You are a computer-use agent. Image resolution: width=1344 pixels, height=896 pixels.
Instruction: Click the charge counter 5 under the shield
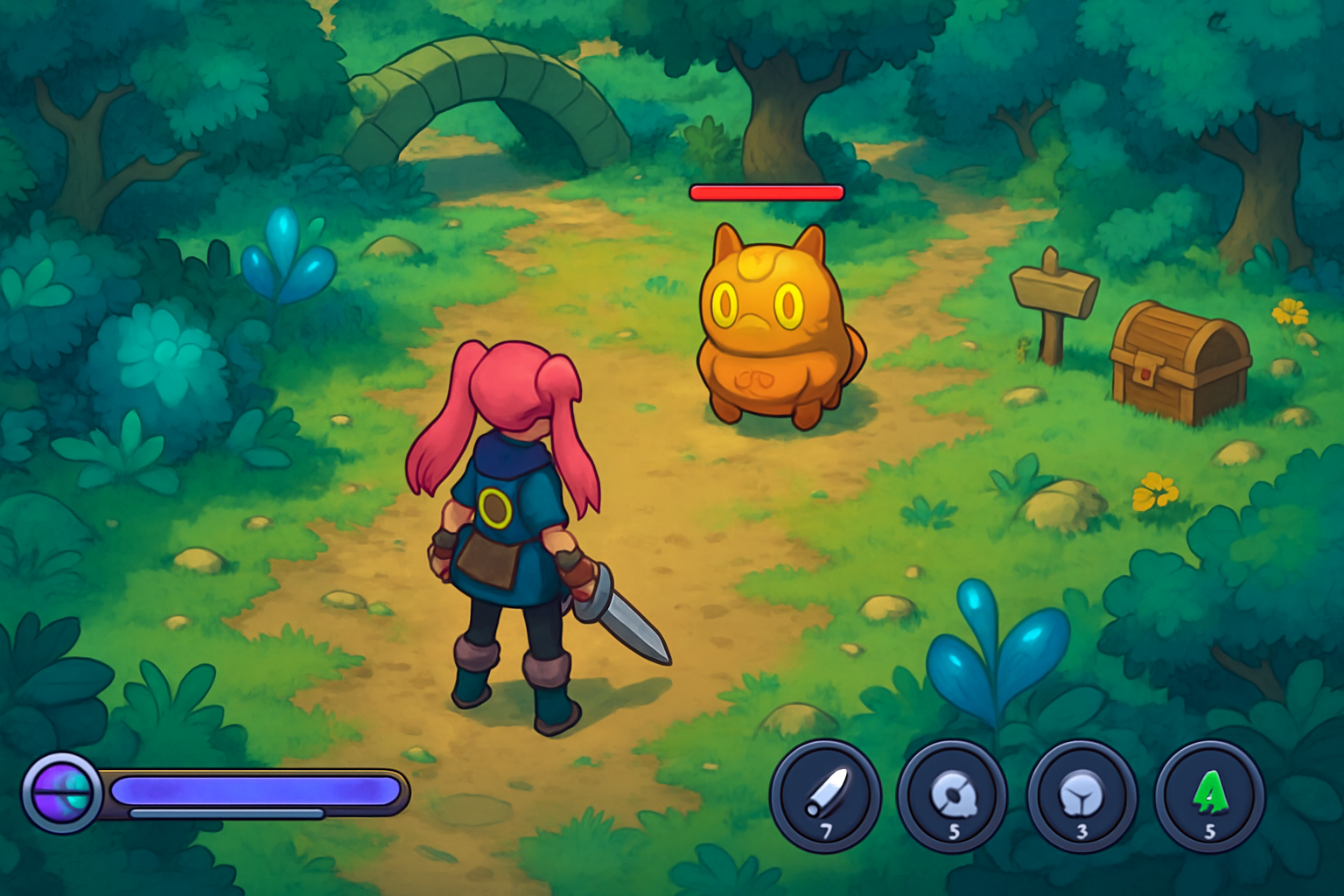[954, 831]
